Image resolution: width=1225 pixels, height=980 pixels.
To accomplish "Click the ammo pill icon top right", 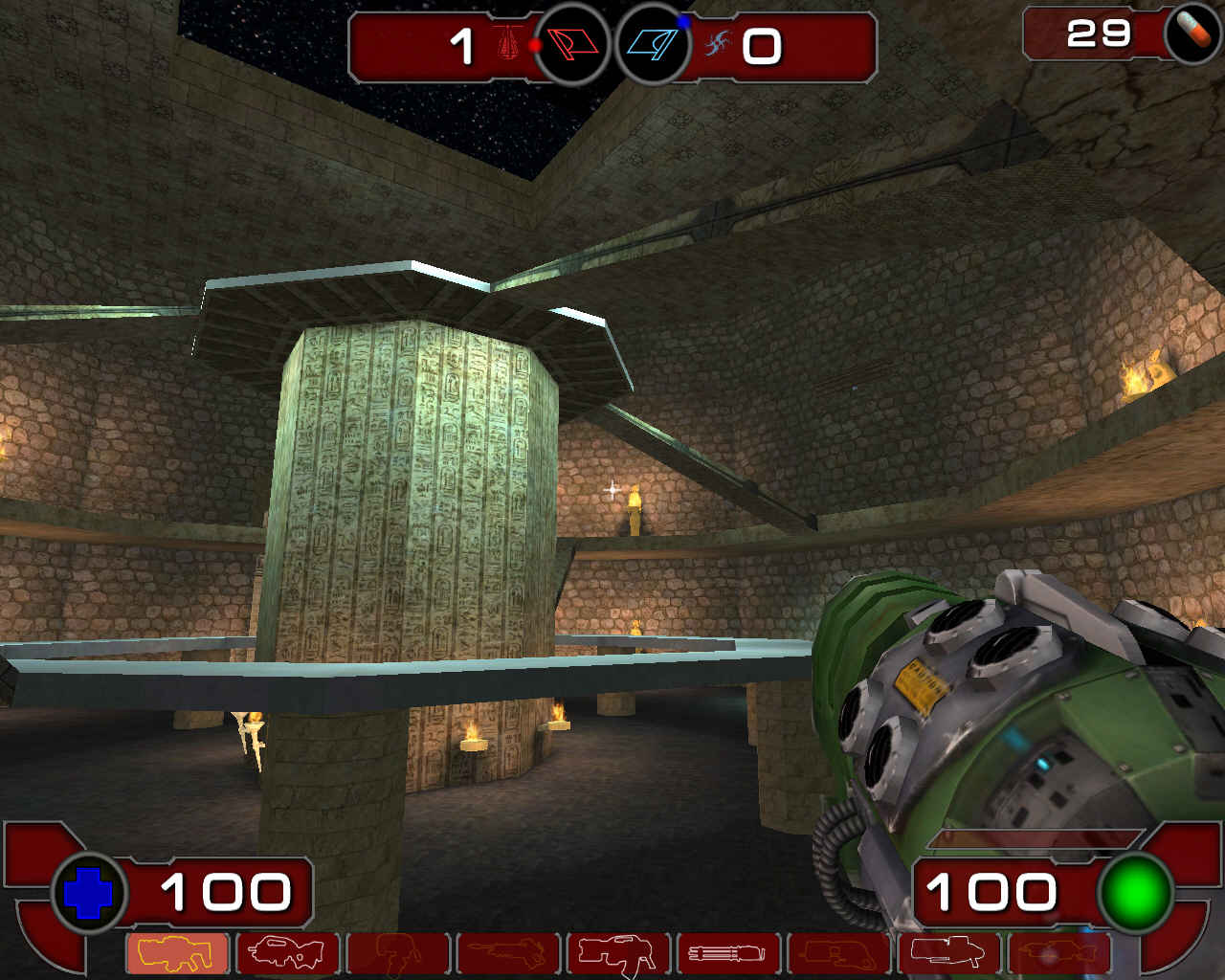I will click(x=1190, y=36).
